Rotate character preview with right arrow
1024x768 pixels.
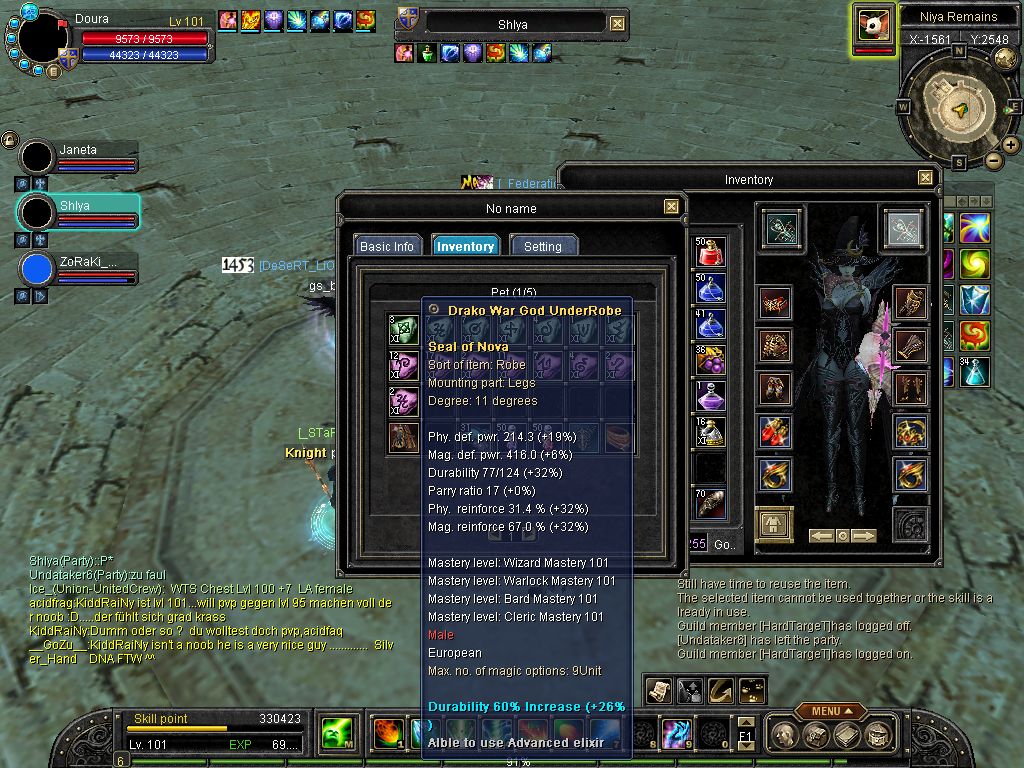[x=865, y=536]
